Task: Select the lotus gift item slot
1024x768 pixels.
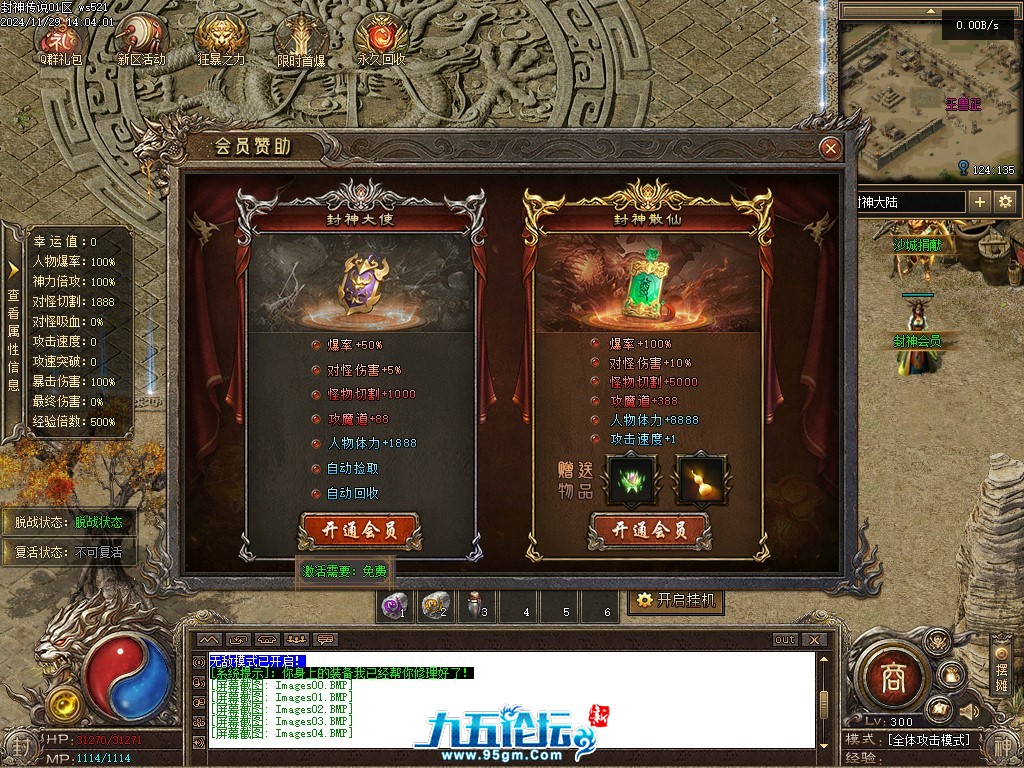Action: 631,479
